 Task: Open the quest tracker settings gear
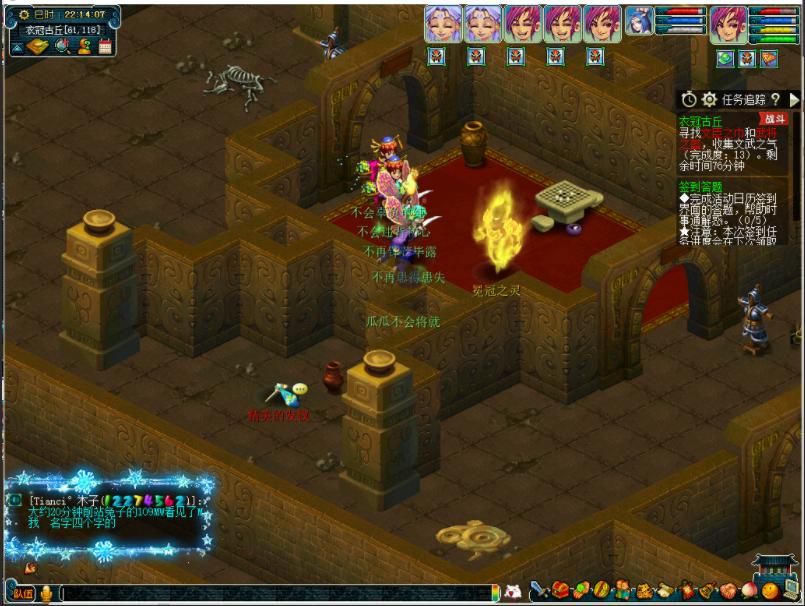[x=709, y=99]
